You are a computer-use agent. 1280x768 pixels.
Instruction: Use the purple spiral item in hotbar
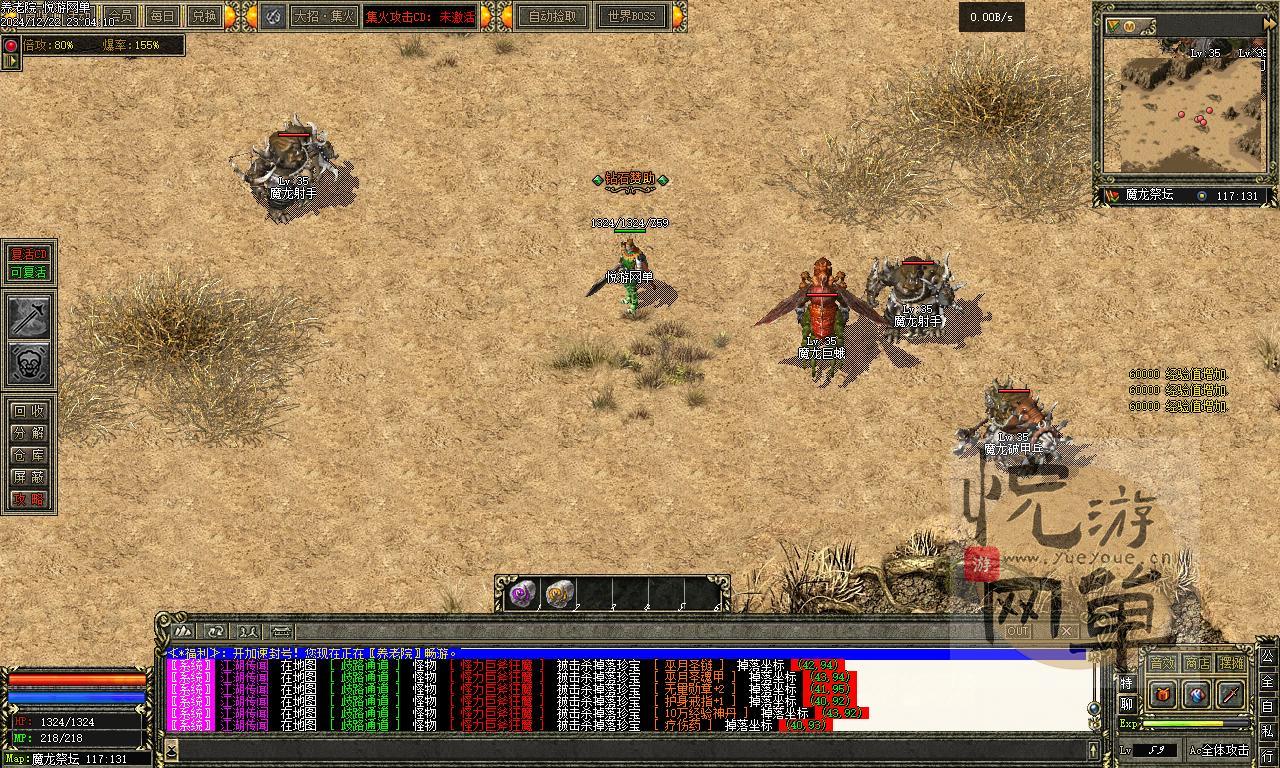pyautogui.click(x=522, y=594)
